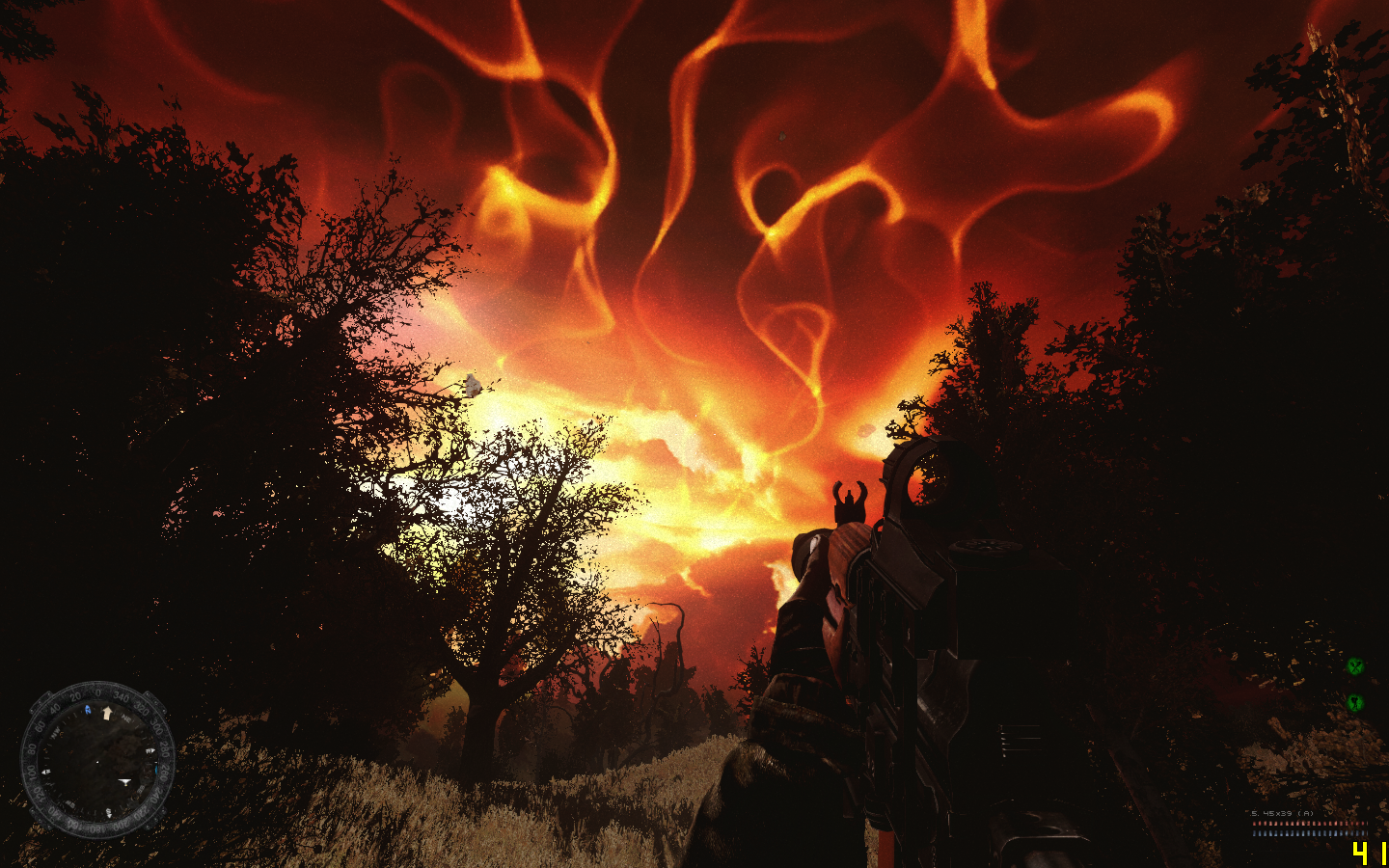Screen dimensions: 1389x868
Task: Click the NE label inside the compass
Action: pyautogui.click(x=126, y=719)
